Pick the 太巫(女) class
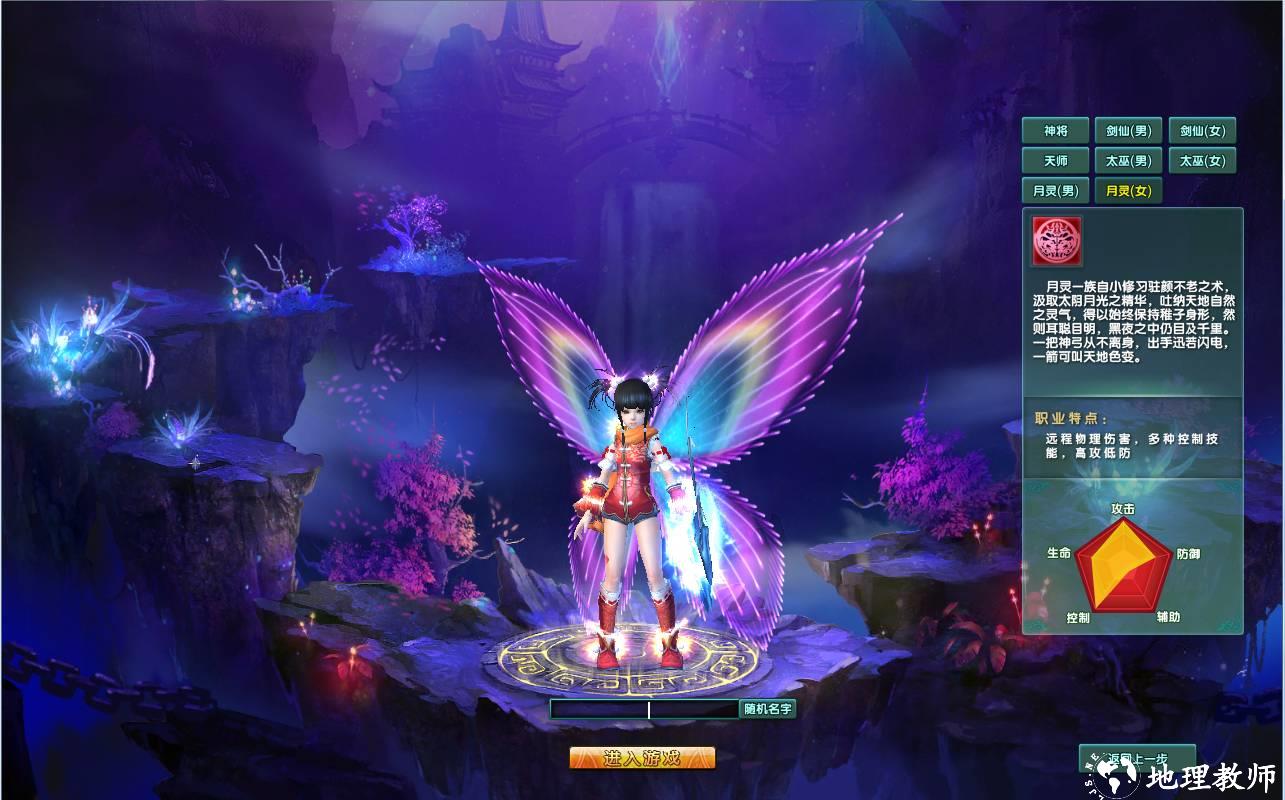The width and height of the screenshot is (1285, 800). [x=1202, y=161]
